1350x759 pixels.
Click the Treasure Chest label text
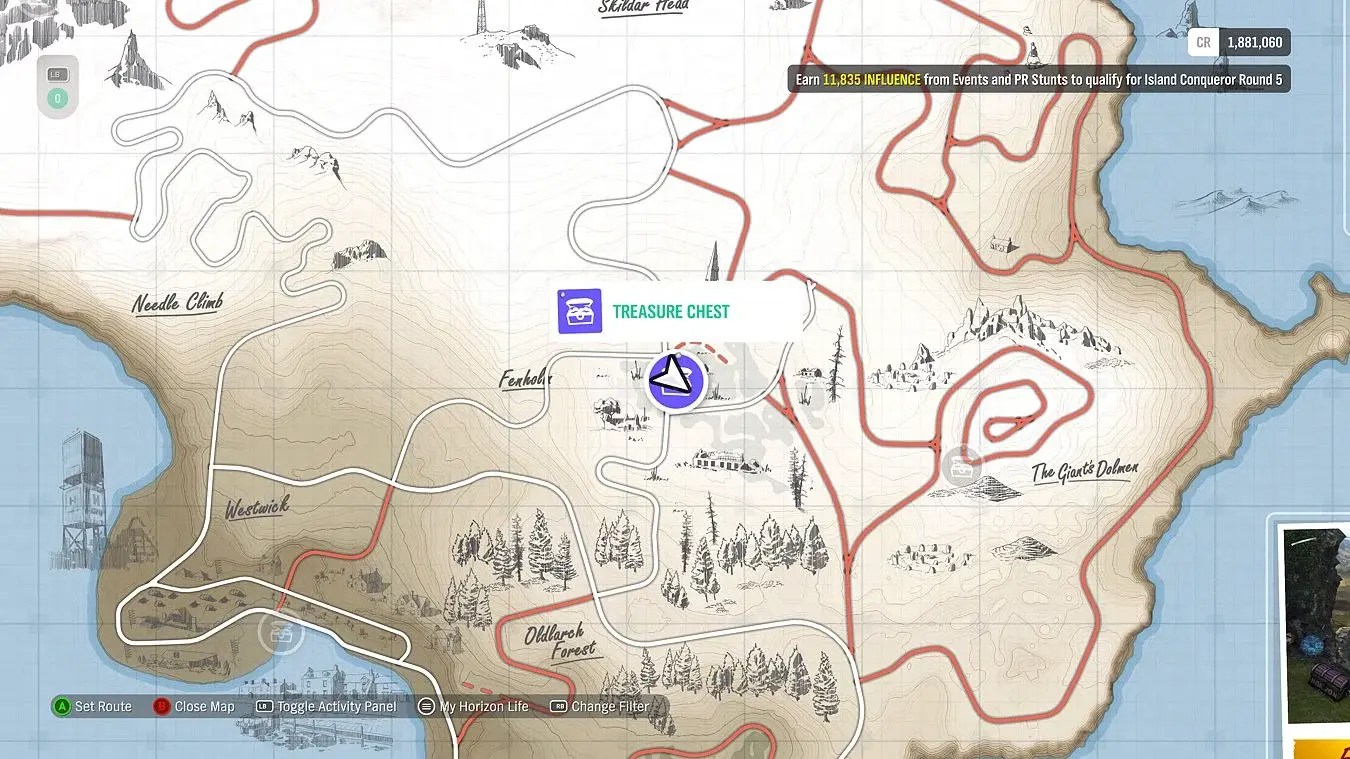[672, 311]
